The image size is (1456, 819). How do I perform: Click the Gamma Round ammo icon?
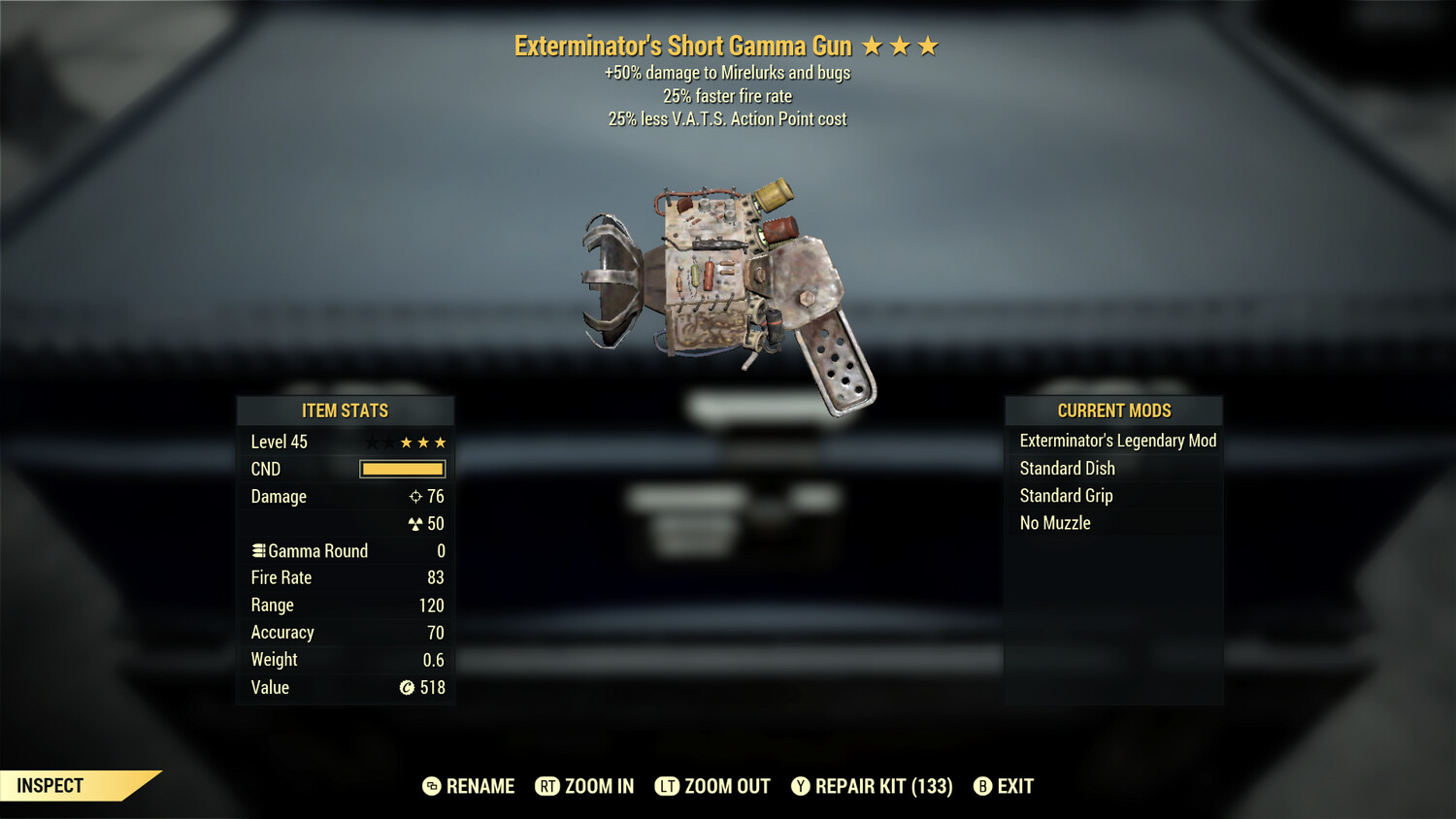coord(258,550)
